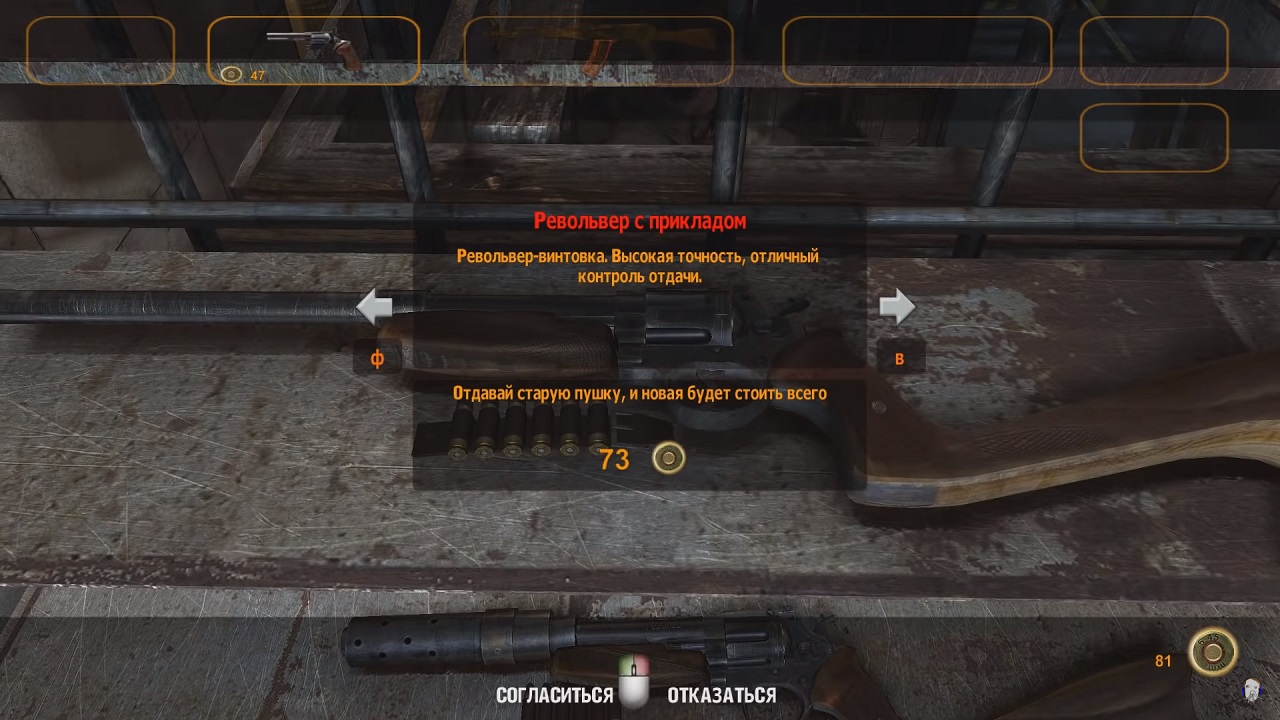The width and height of the screenshot is (1280, 720).
Task: Select the revolver weapon slot
Action: click(313, 50)
